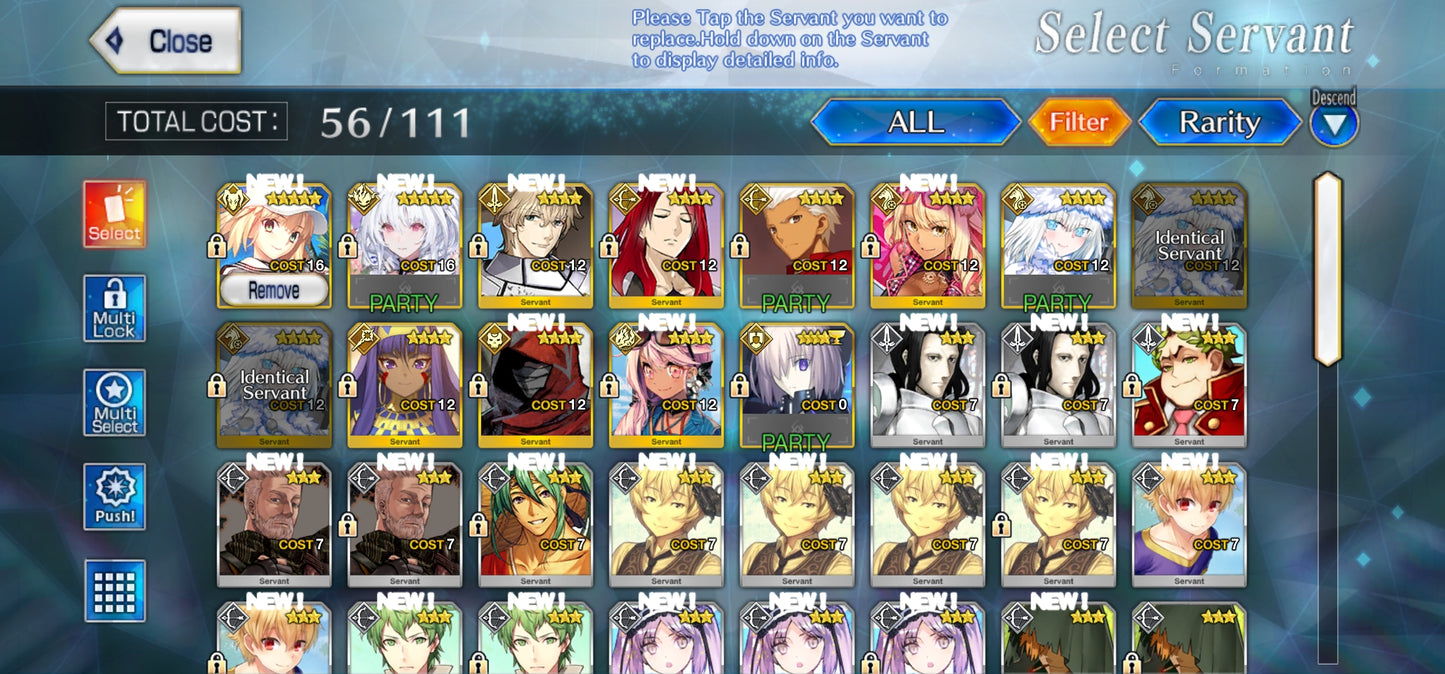The width and height of the screenshot is (1445, 674).
Task: Change grid layout with the grid icon
Action: click(114, 591)
